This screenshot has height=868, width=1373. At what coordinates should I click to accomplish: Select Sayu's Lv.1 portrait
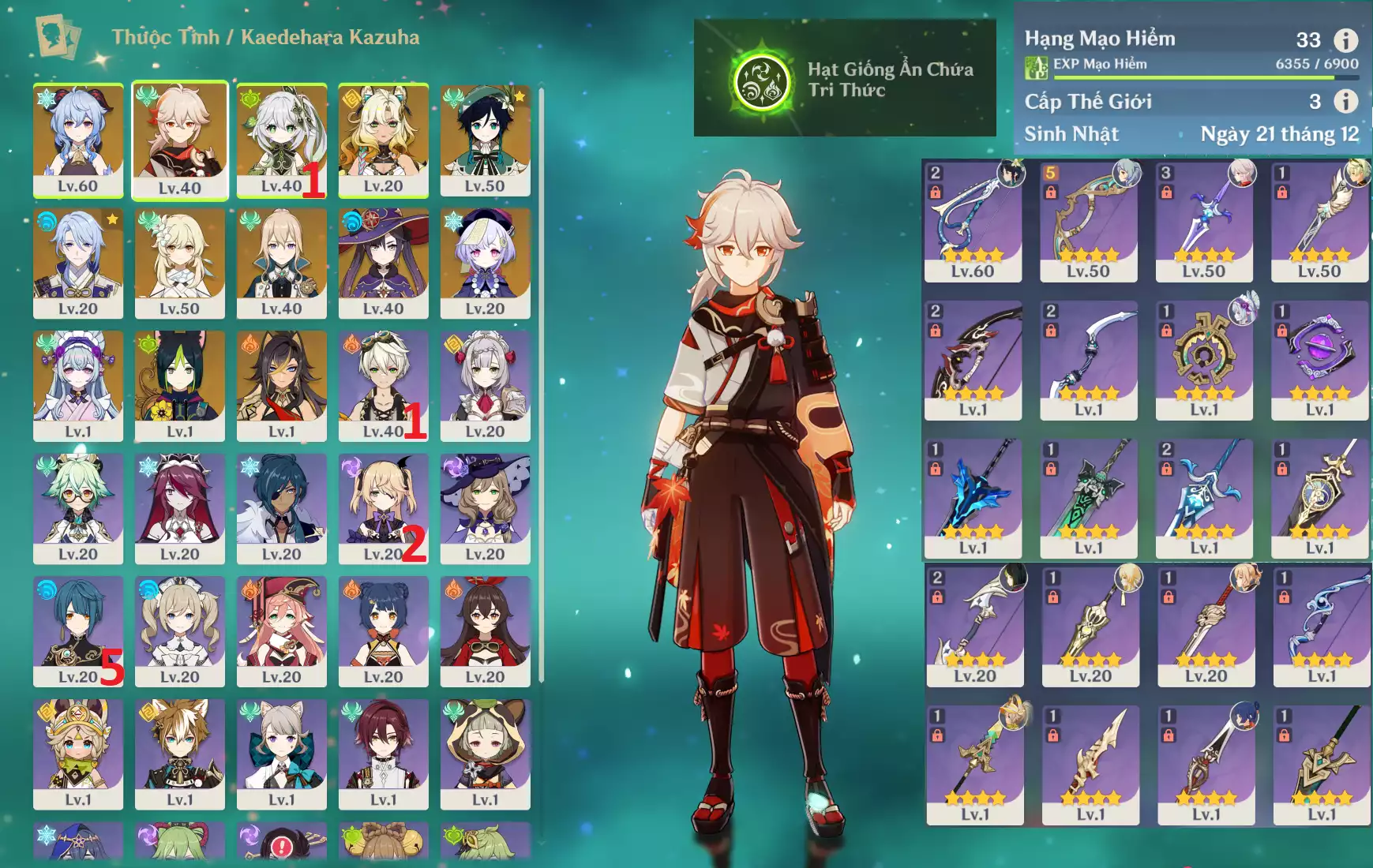[485, 754]
